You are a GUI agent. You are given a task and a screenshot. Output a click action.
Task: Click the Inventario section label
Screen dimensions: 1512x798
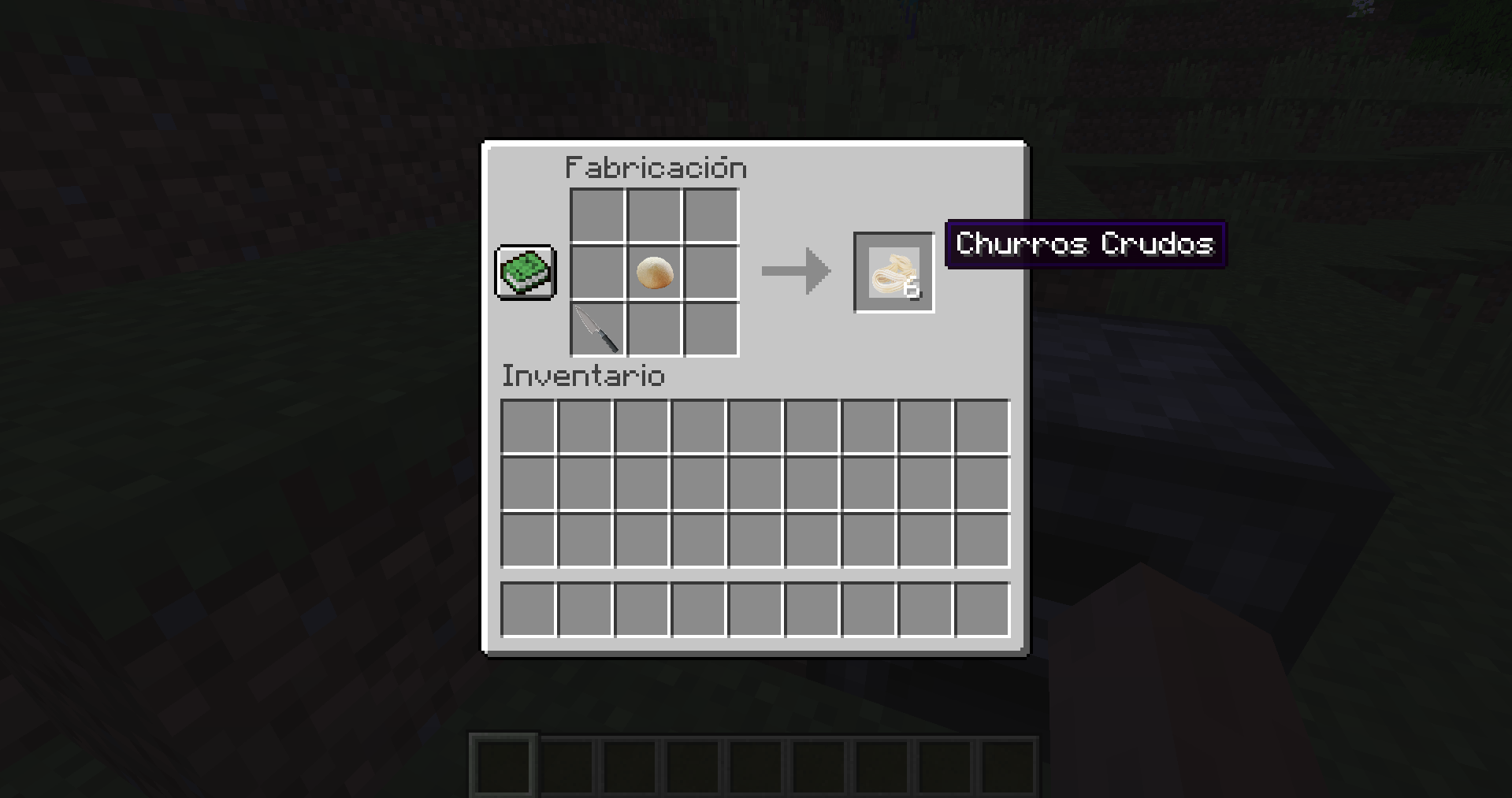pyautogui.click(x=582, y=376)
